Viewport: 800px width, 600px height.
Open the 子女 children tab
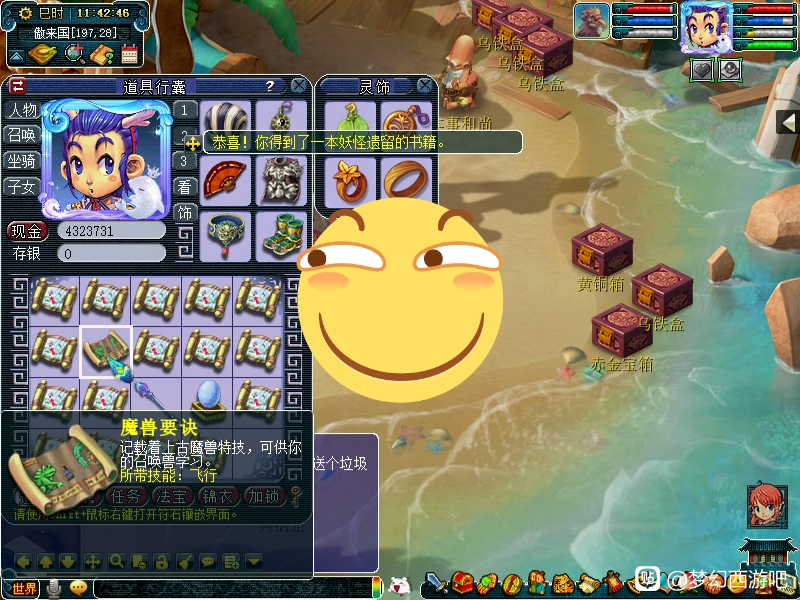(22, 187)
